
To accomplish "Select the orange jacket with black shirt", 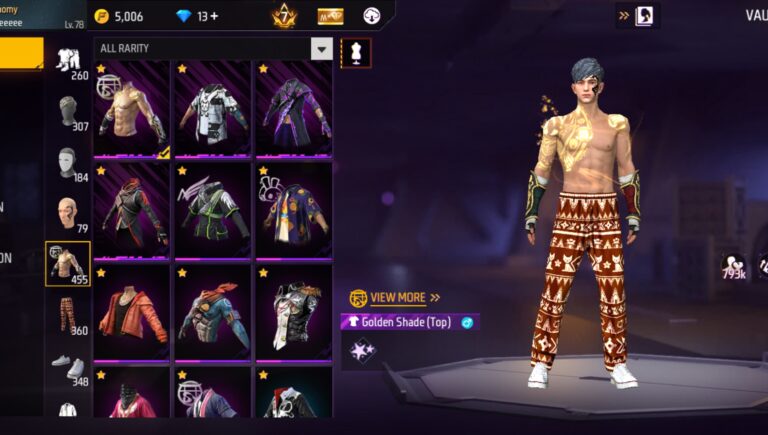I will [132, 312].
